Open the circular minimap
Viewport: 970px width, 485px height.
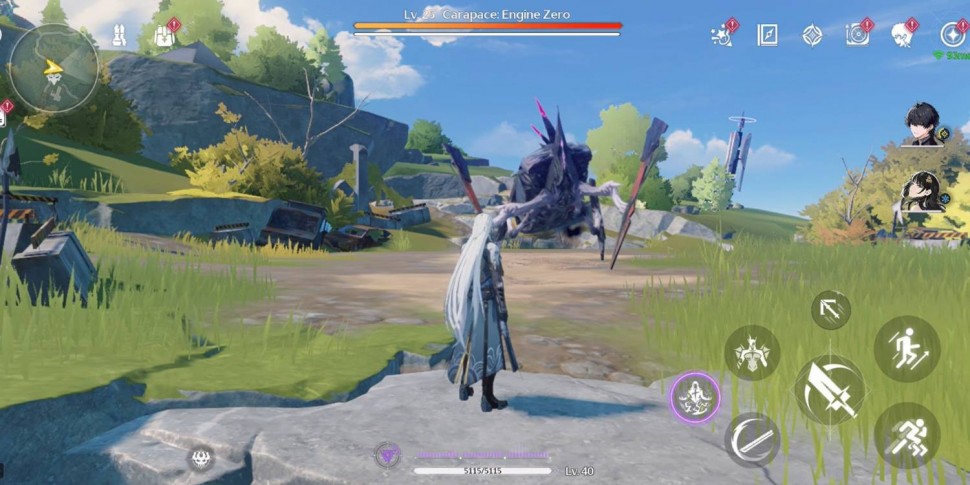pyautogui.click(x=53, y=68)
